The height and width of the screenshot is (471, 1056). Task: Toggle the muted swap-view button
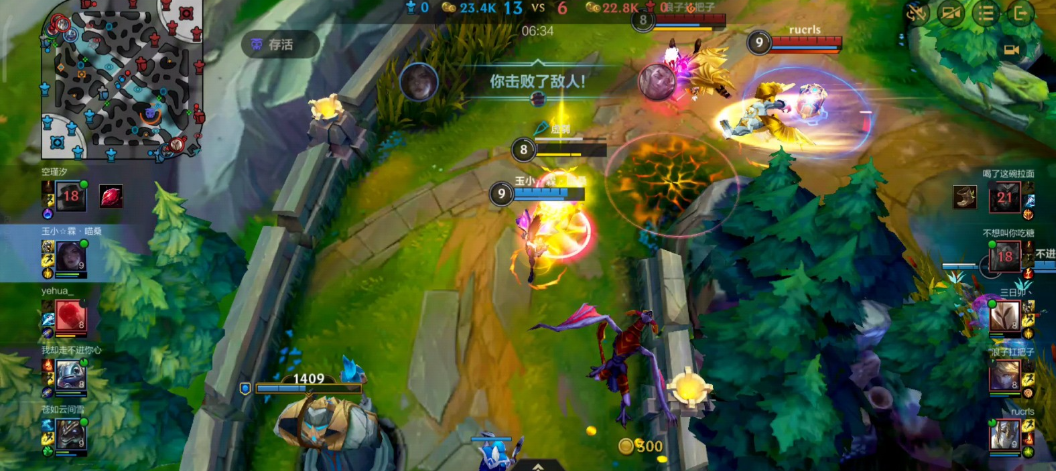click(916, 13)
